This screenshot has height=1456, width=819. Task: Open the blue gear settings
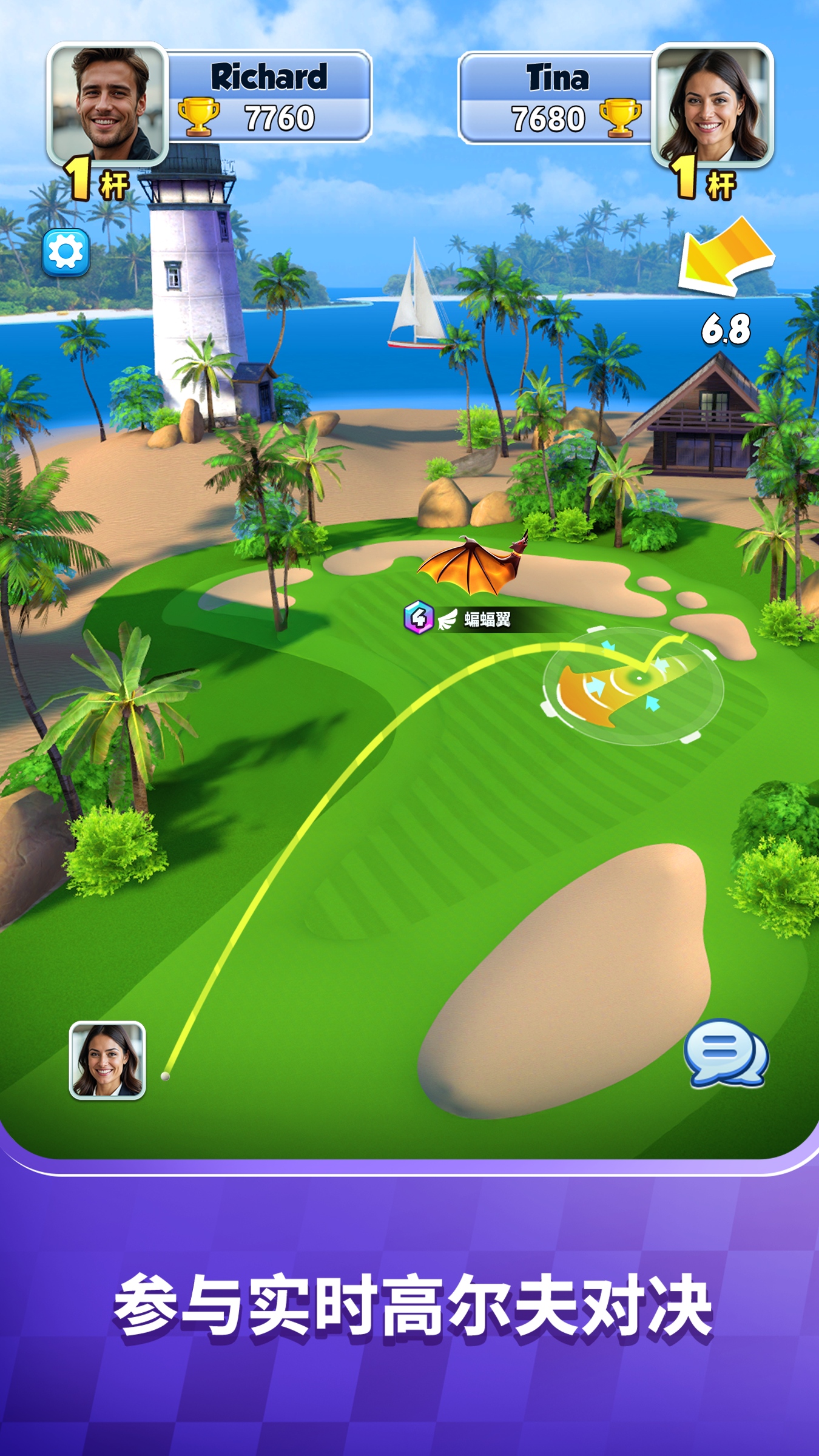[x=66, y=252]
